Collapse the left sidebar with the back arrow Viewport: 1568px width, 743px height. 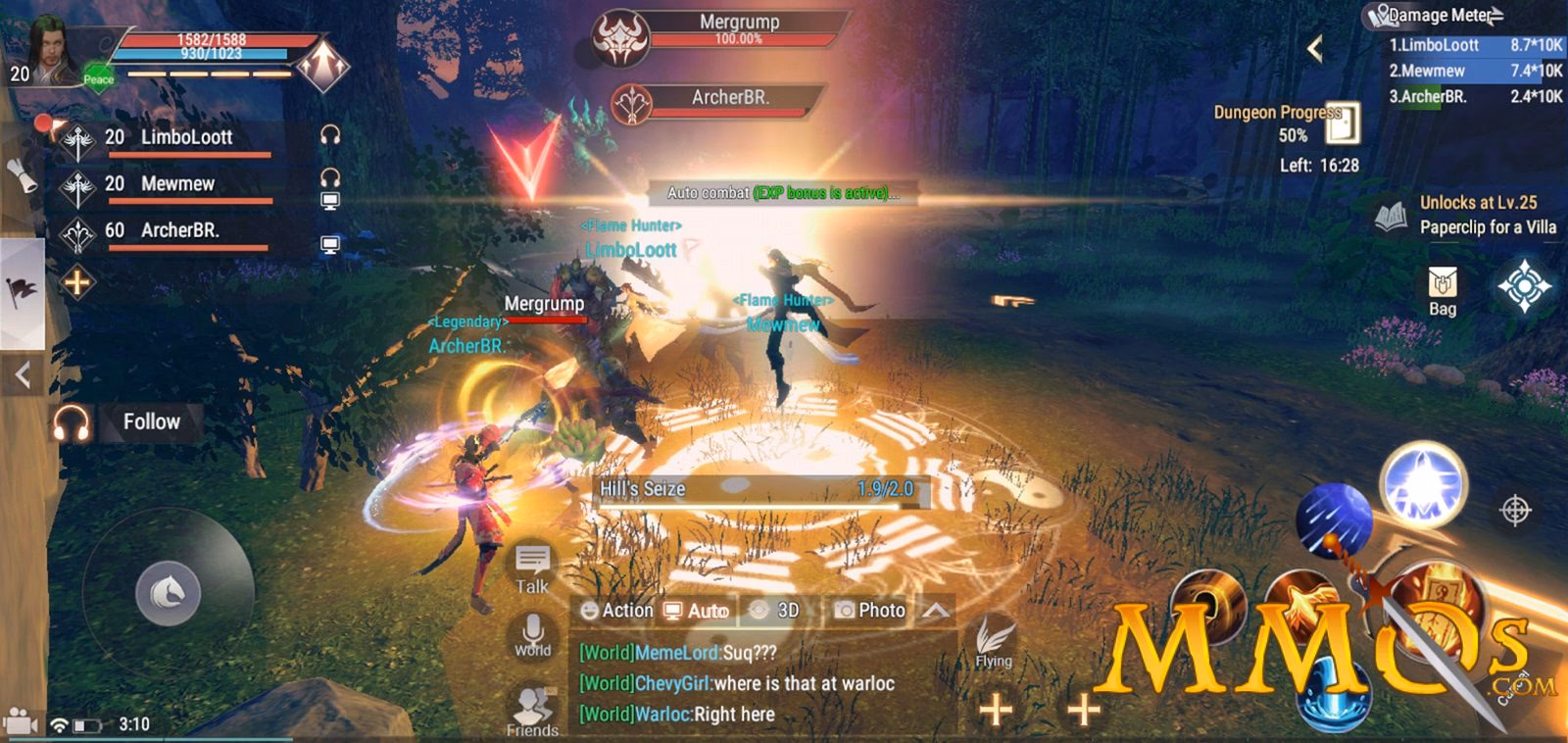pyautogui.click(x=22, y=372)
